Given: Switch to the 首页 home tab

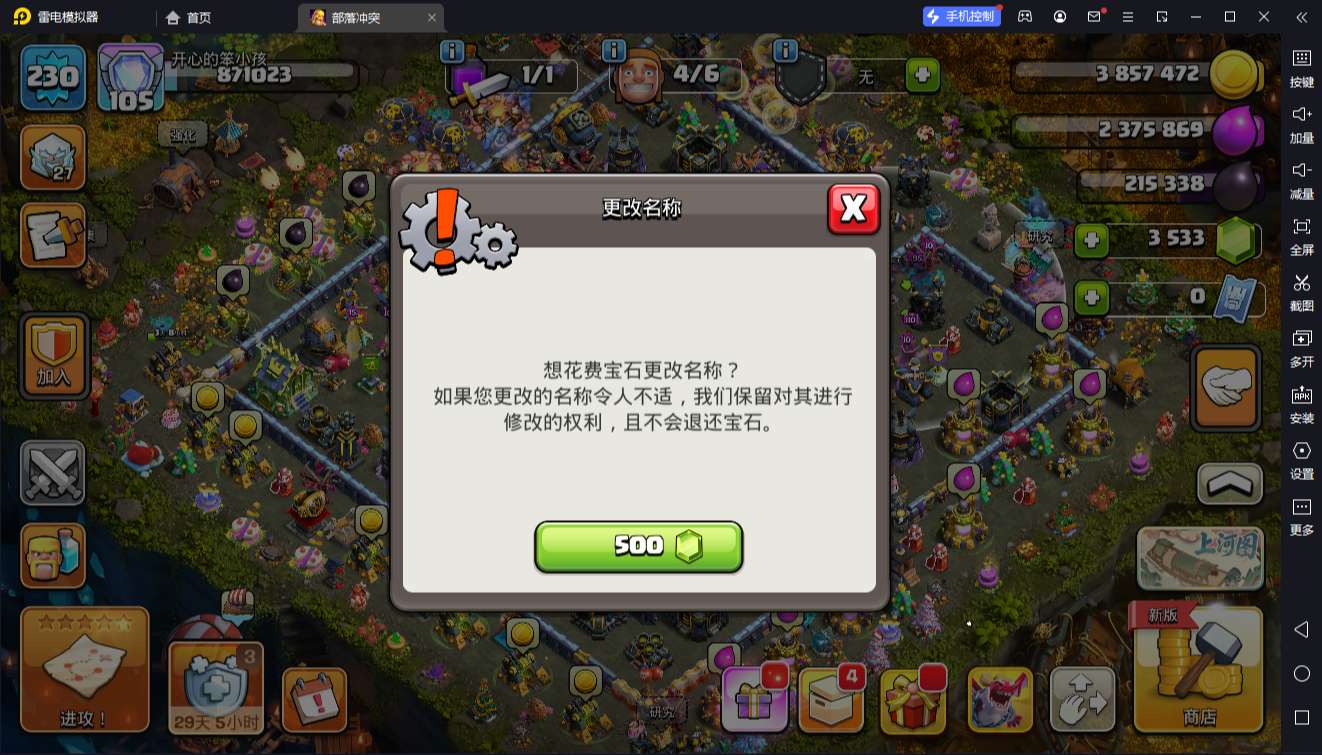Looking at the screenshot, I should pos(188,16).
